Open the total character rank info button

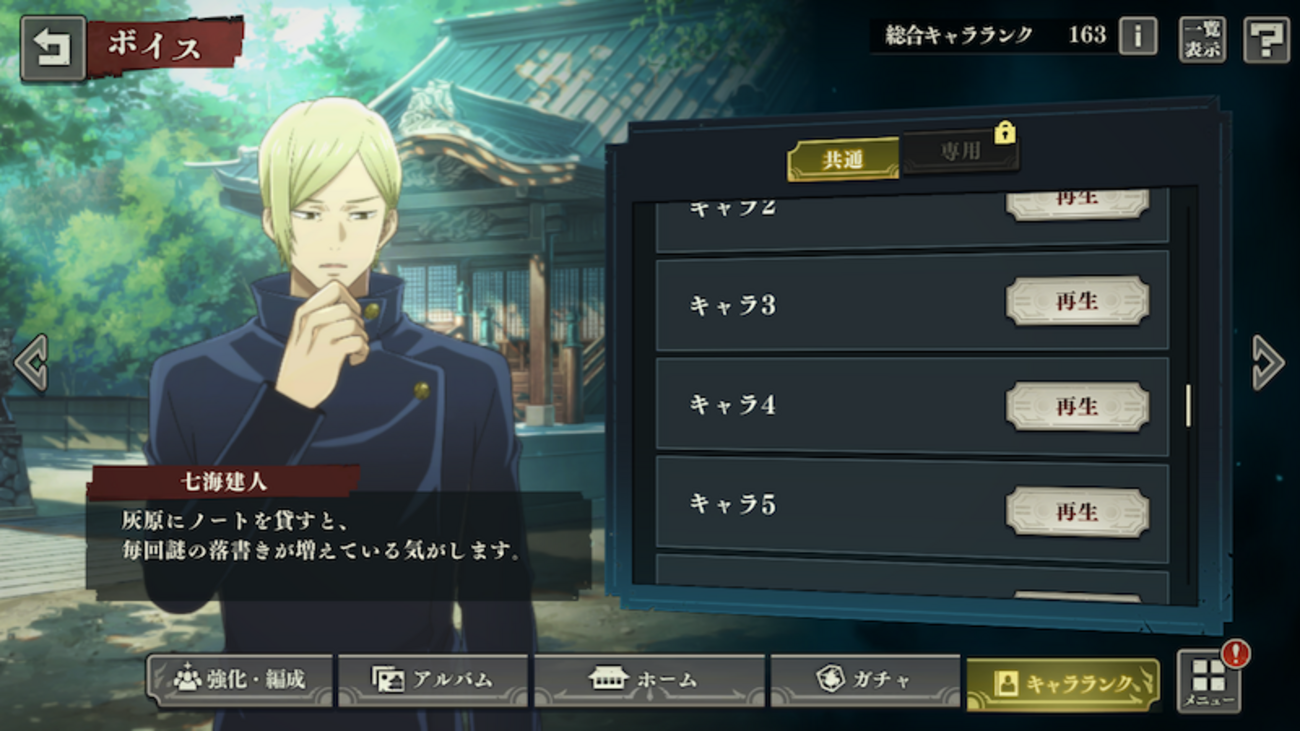(x=1137, y=37)
